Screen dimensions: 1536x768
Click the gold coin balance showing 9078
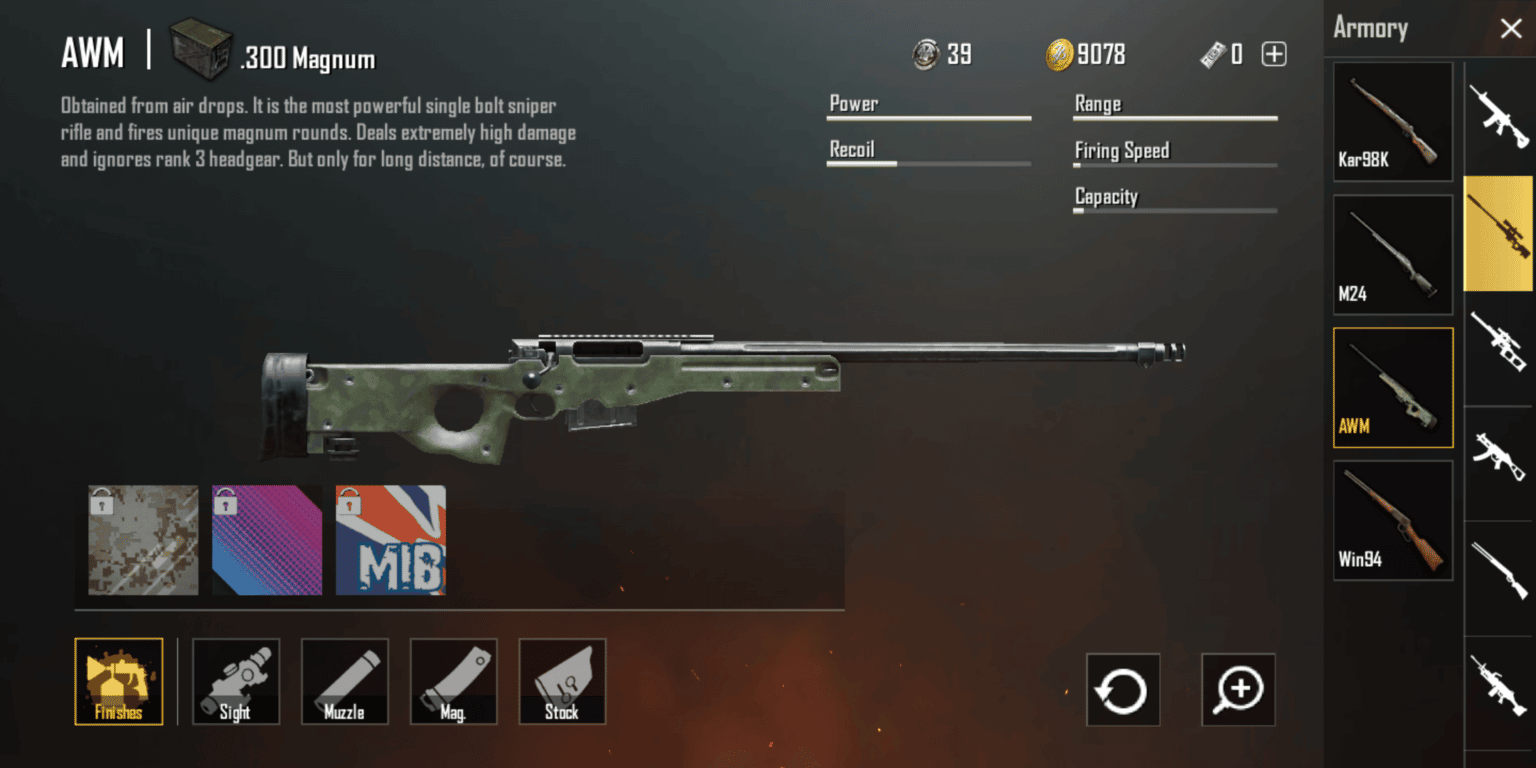[1085, 54]
